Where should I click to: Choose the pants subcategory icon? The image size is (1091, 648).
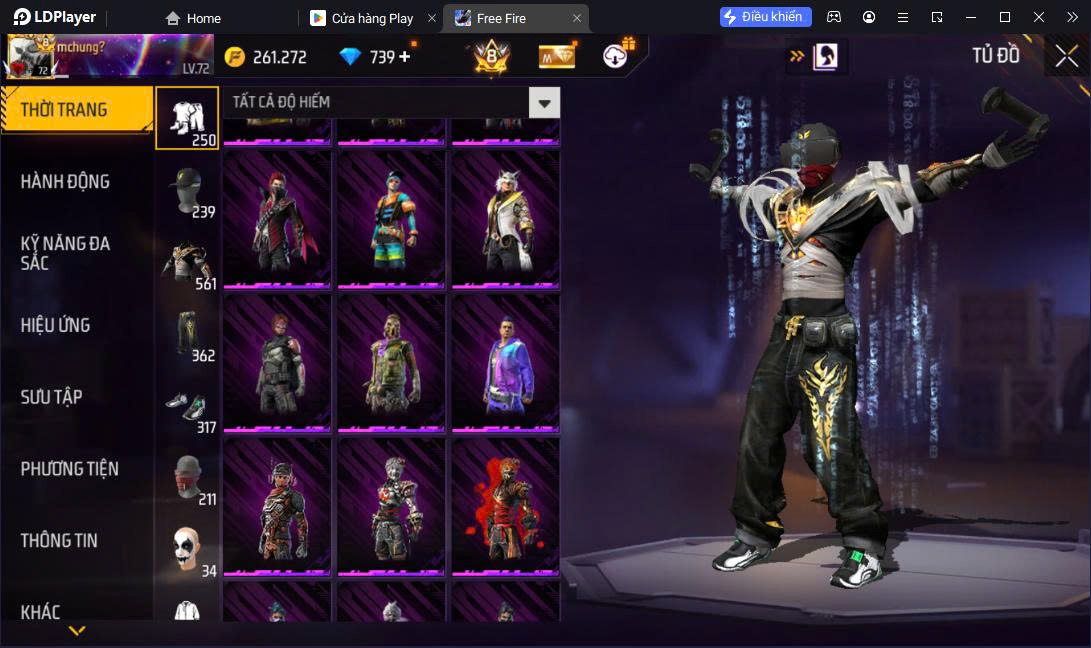tap(186, 334)
